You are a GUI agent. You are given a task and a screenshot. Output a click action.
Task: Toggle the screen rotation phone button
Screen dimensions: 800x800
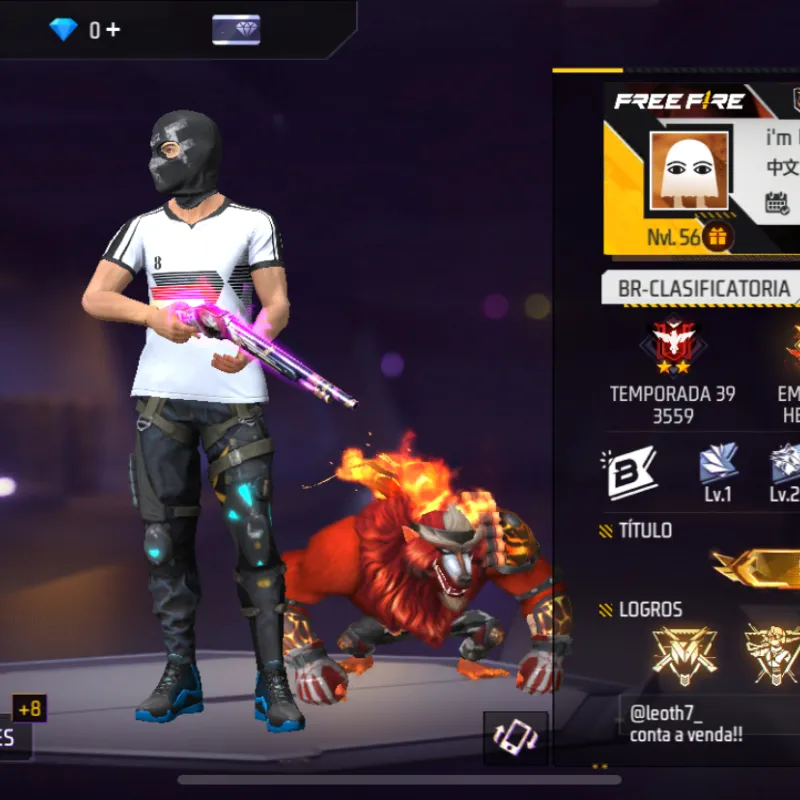point(515,738)
